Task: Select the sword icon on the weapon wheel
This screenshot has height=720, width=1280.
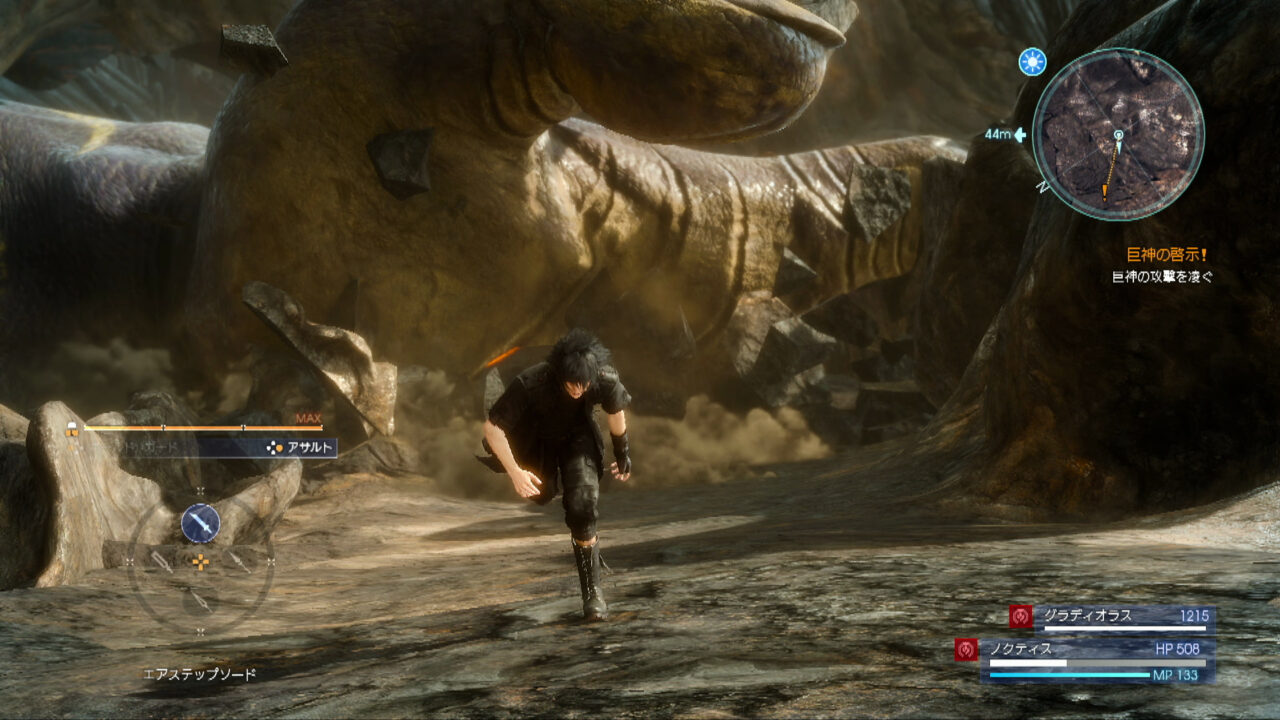Action: pyautogui.click(x=199, y=523)
